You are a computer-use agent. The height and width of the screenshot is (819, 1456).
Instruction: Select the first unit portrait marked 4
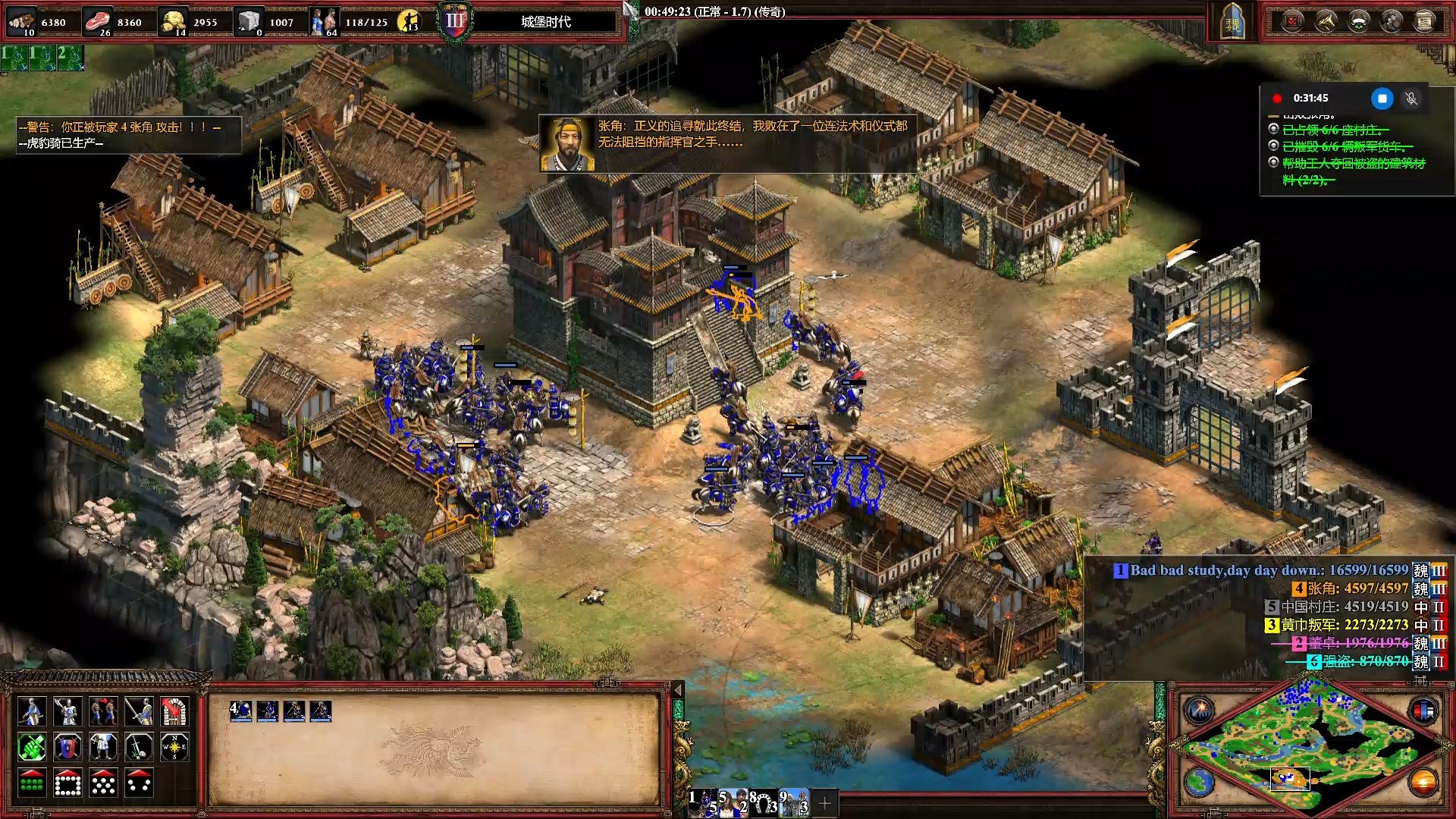coord(240,711)
